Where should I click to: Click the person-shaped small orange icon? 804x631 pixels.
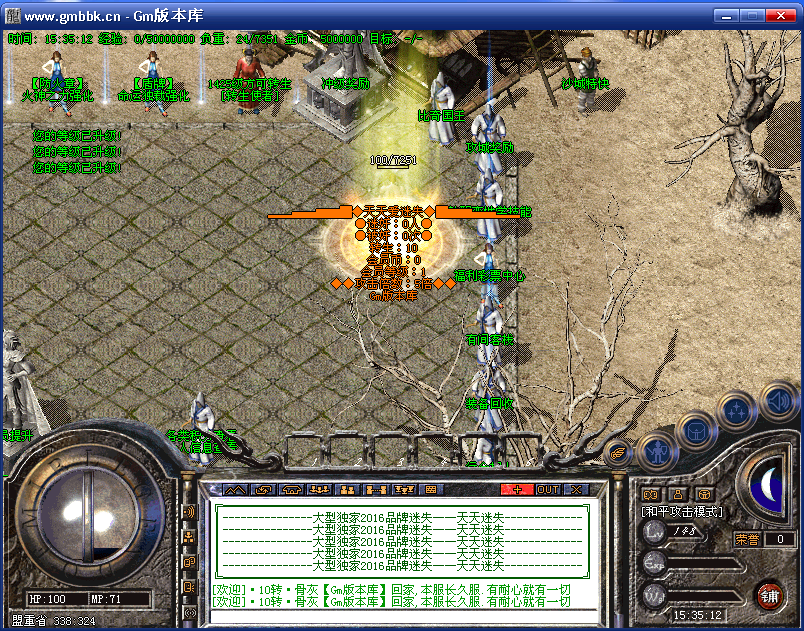677,494
